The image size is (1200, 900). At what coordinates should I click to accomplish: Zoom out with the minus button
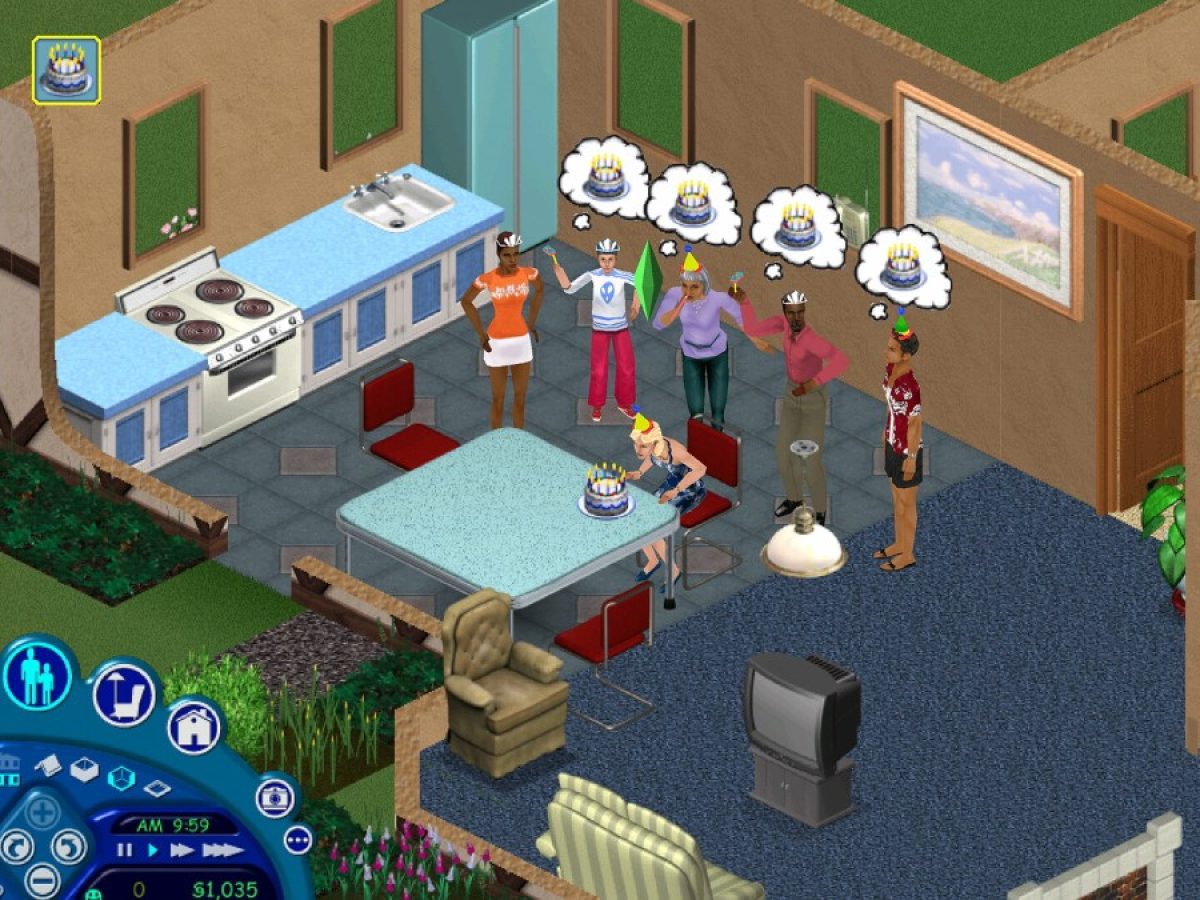point(42,881)
